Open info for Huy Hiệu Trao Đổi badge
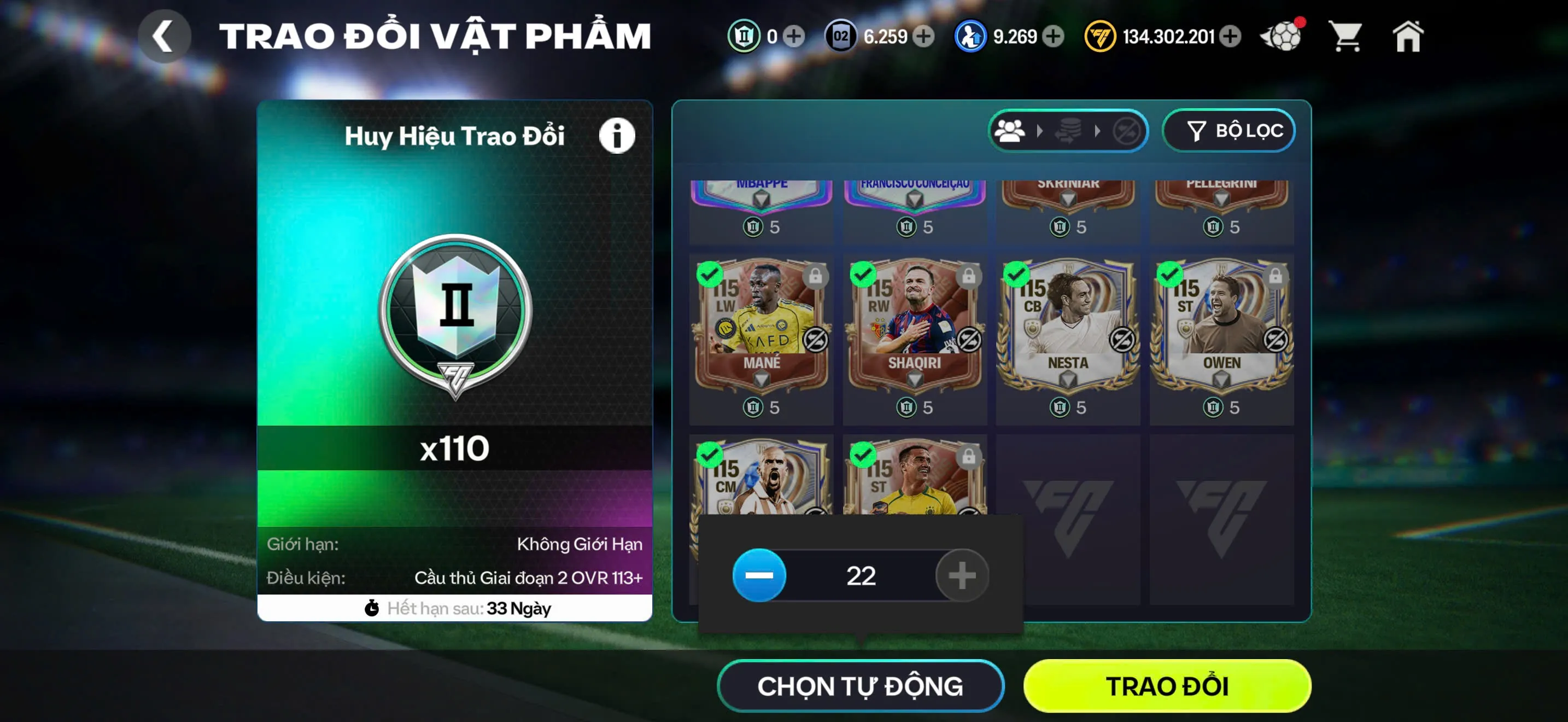Image resolution: width=1568 pixels, height=722 pixels. (x=616, y=135)
